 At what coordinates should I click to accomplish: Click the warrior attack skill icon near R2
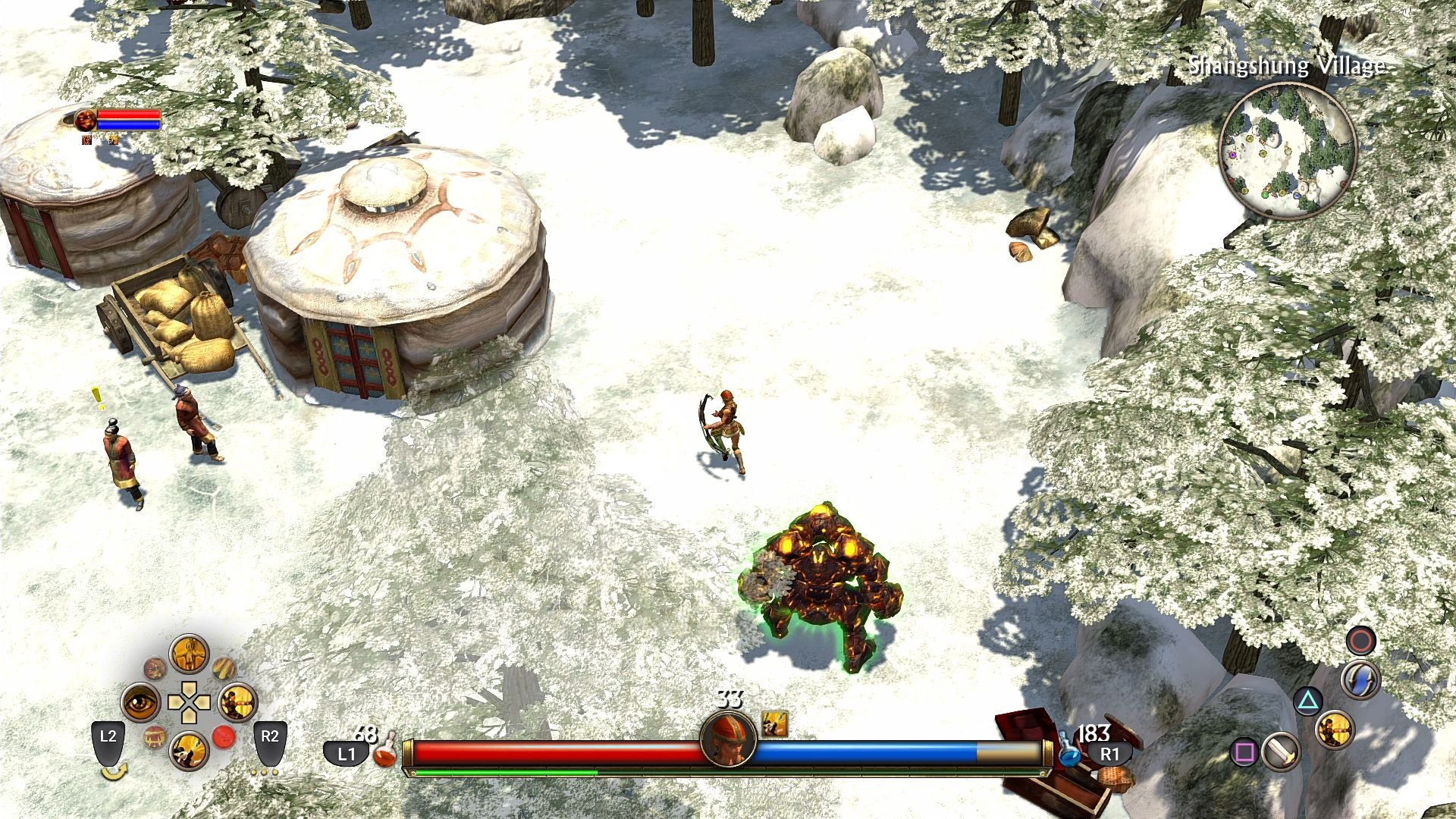(237, 702)
